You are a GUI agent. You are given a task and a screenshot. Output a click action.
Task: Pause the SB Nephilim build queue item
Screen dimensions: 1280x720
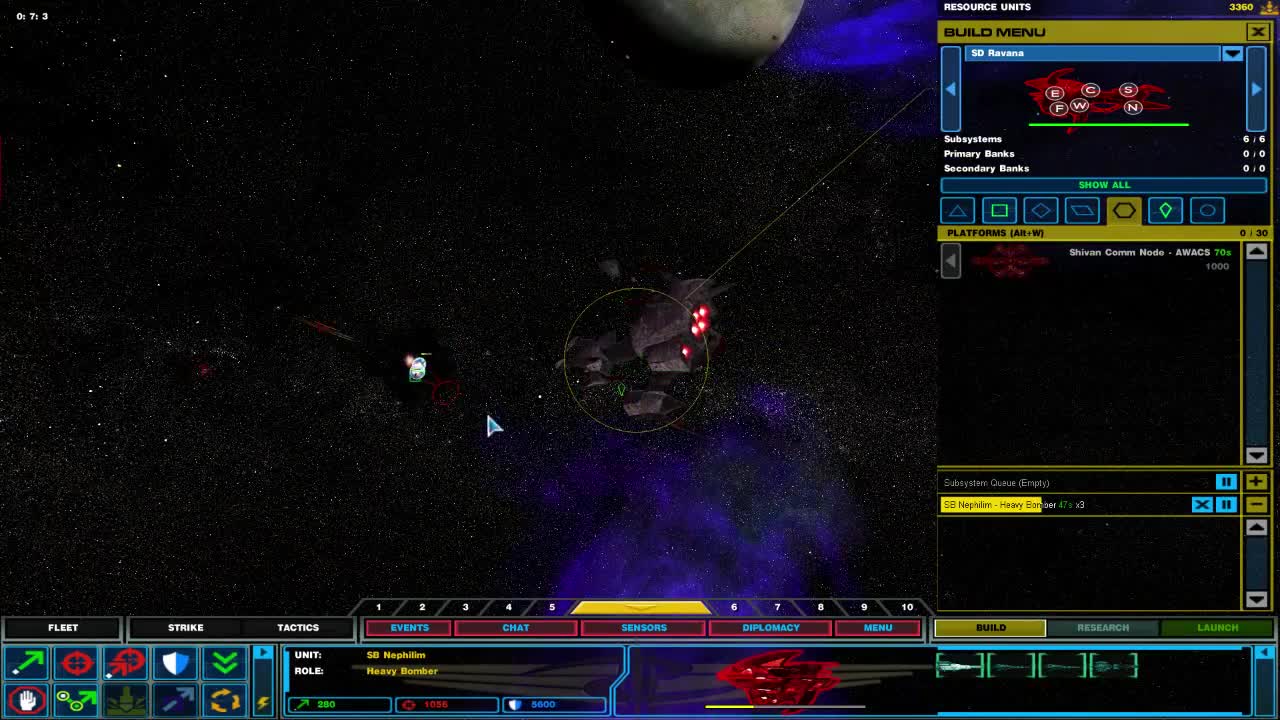[1226, 504]
